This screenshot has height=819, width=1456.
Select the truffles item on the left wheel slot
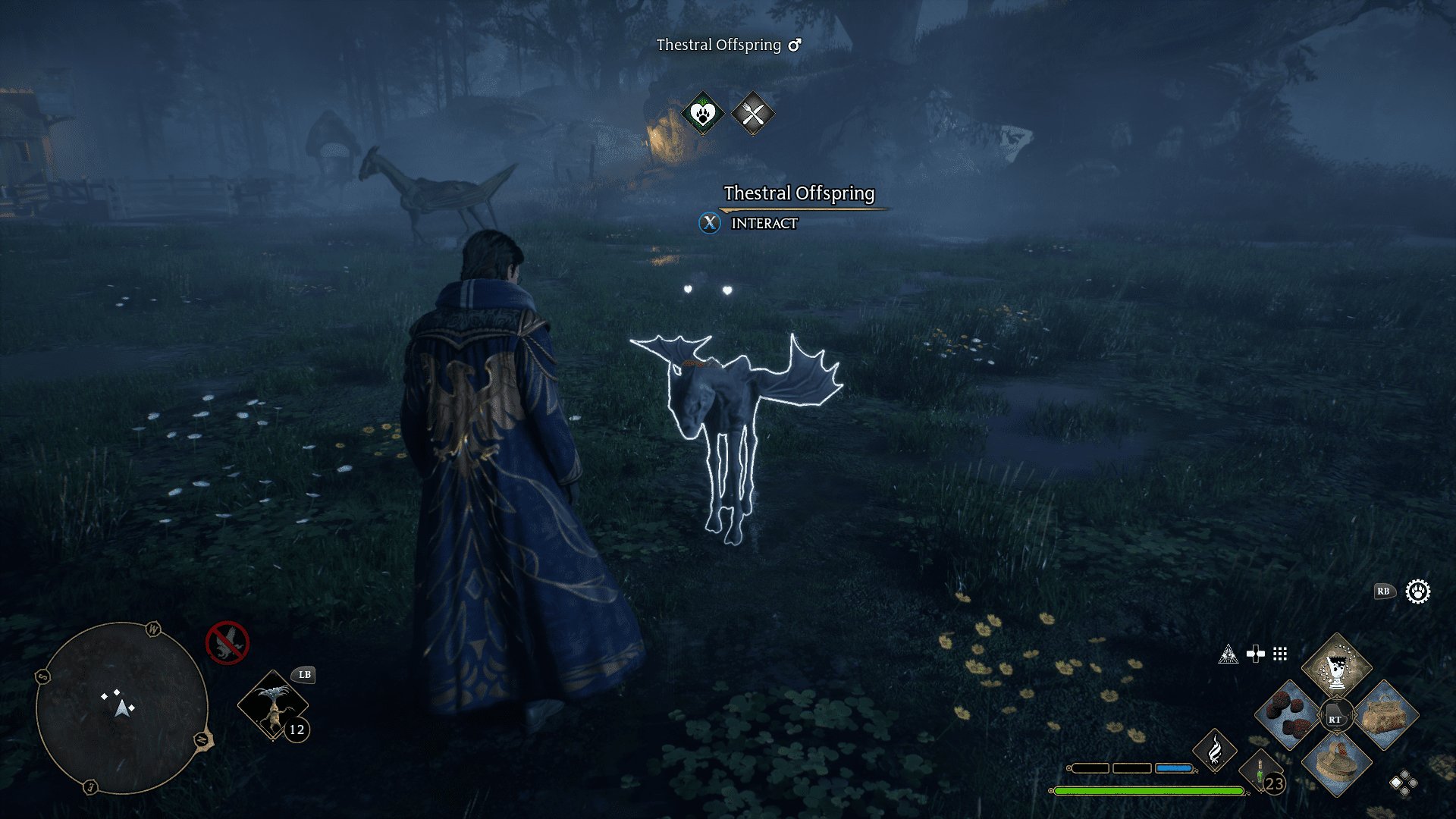[1290, 713]
